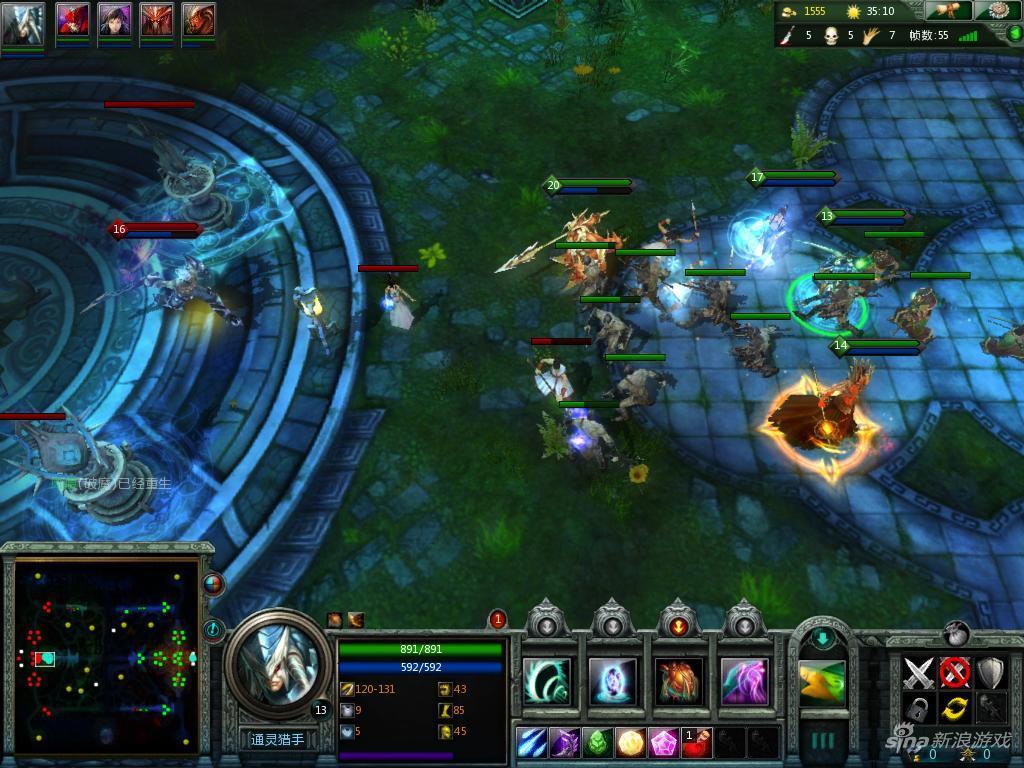Activate the shield hold command
1024x768 pixels.
[x=991, y=672]
